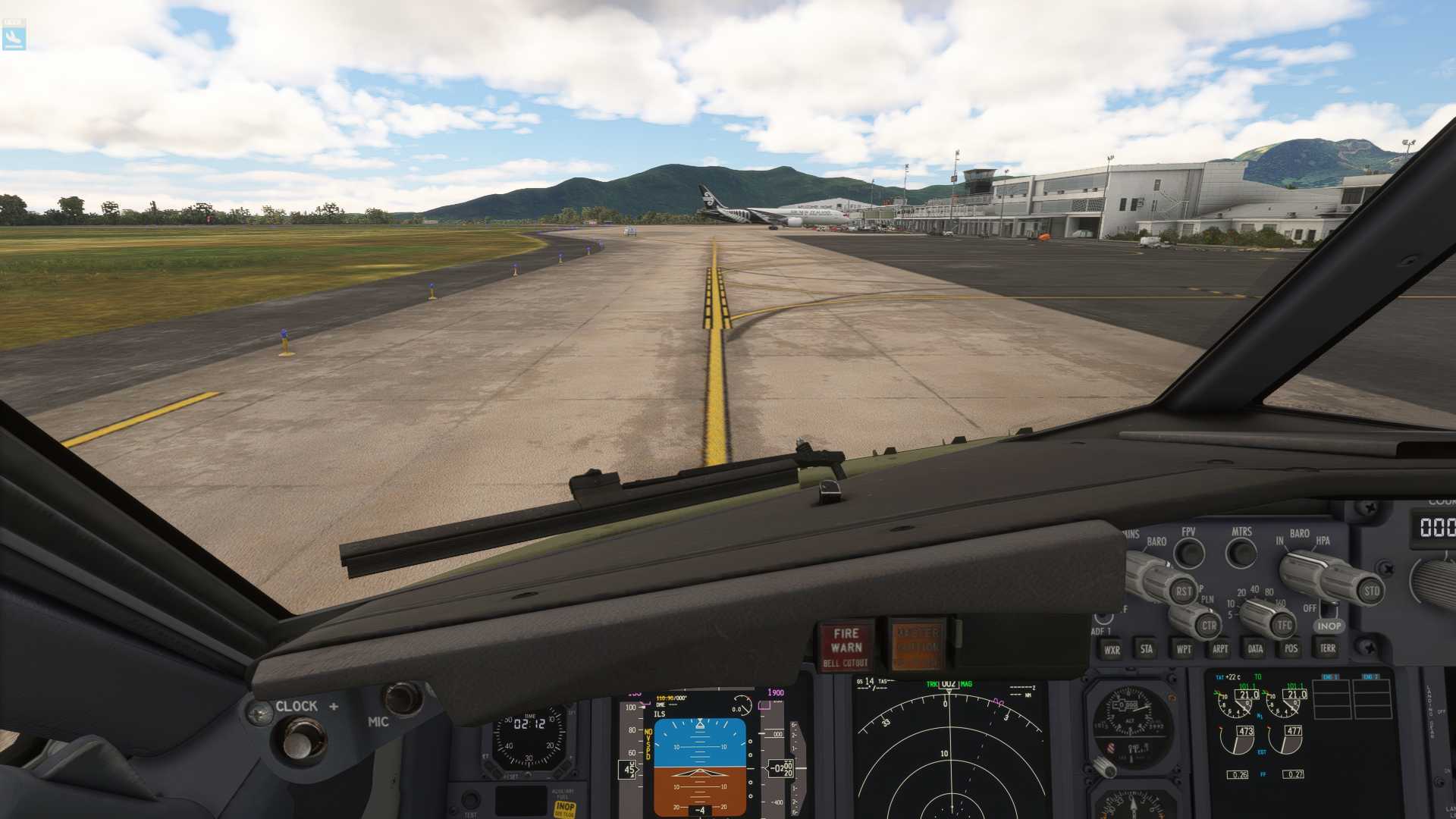Toggle the WXR weather radar button
Image resolution: width=1456 pixels, height=819 pixels.
[x=1112, y=650]
